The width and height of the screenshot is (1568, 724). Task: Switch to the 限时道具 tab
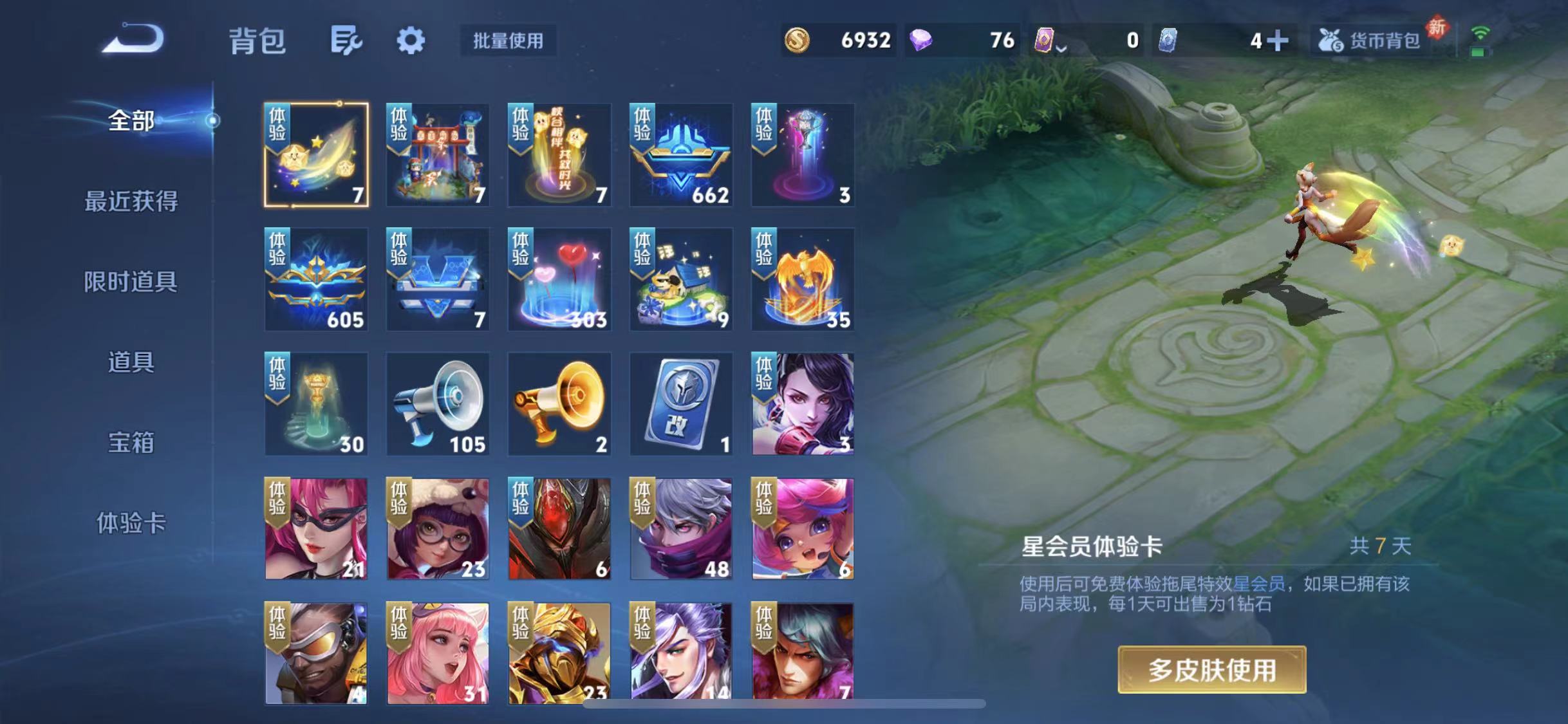tap(129, 282)
